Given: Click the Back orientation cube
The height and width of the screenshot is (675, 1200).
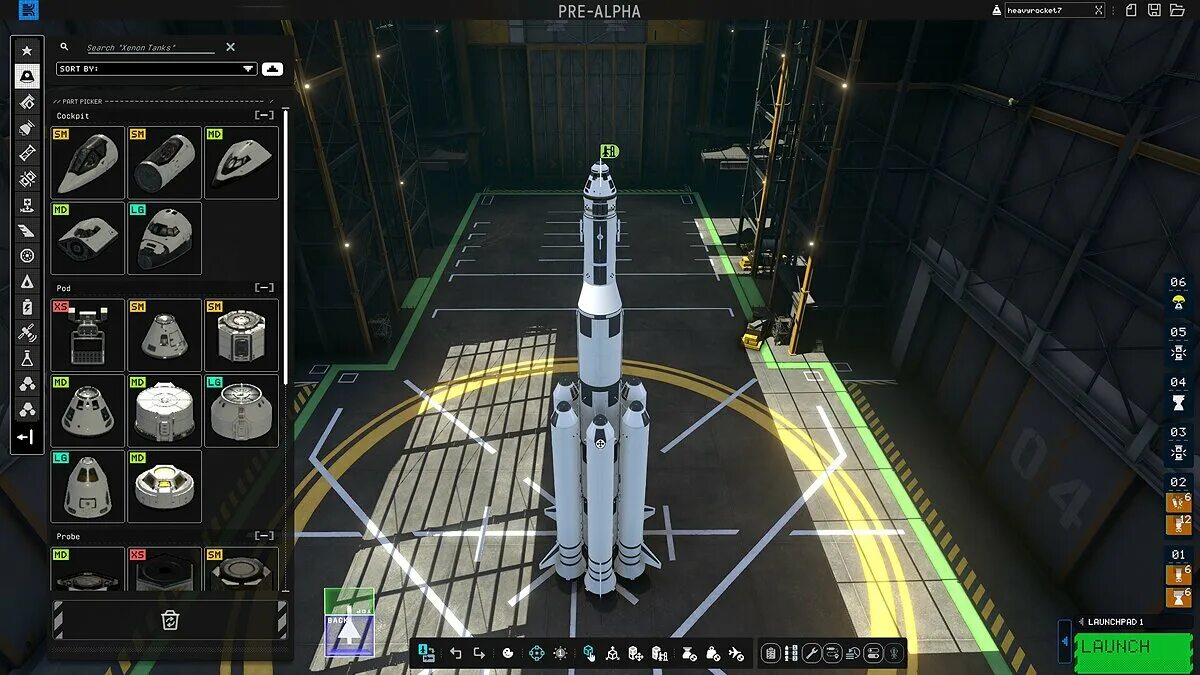Looking at the screenshot, I should (x=349, y=635).
